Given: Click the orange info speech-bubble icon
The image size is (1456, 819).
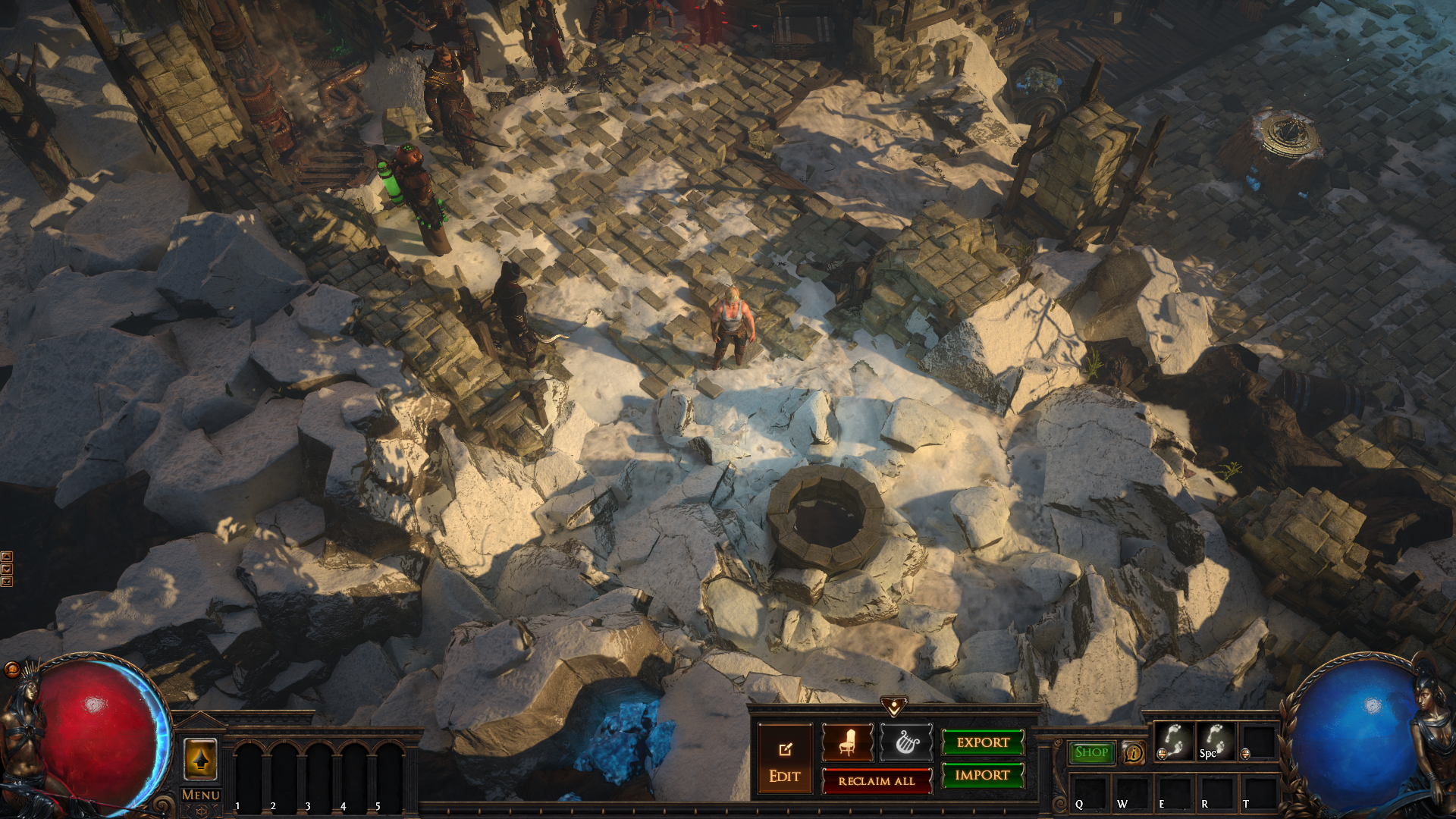Looking at the screenshot, I should (1134, 753).
